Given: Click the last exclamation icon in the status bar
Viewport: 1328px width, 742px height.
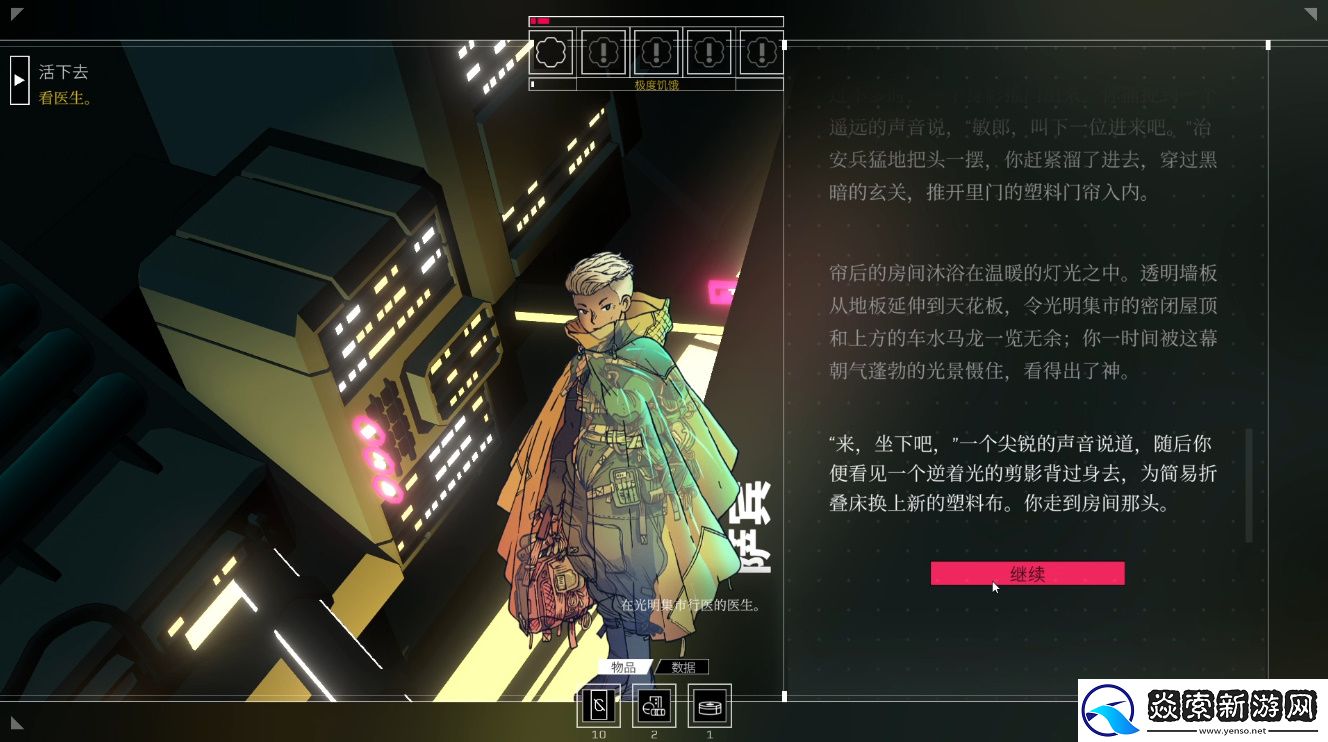Looking at the screenshot, I should click(762, 52).
